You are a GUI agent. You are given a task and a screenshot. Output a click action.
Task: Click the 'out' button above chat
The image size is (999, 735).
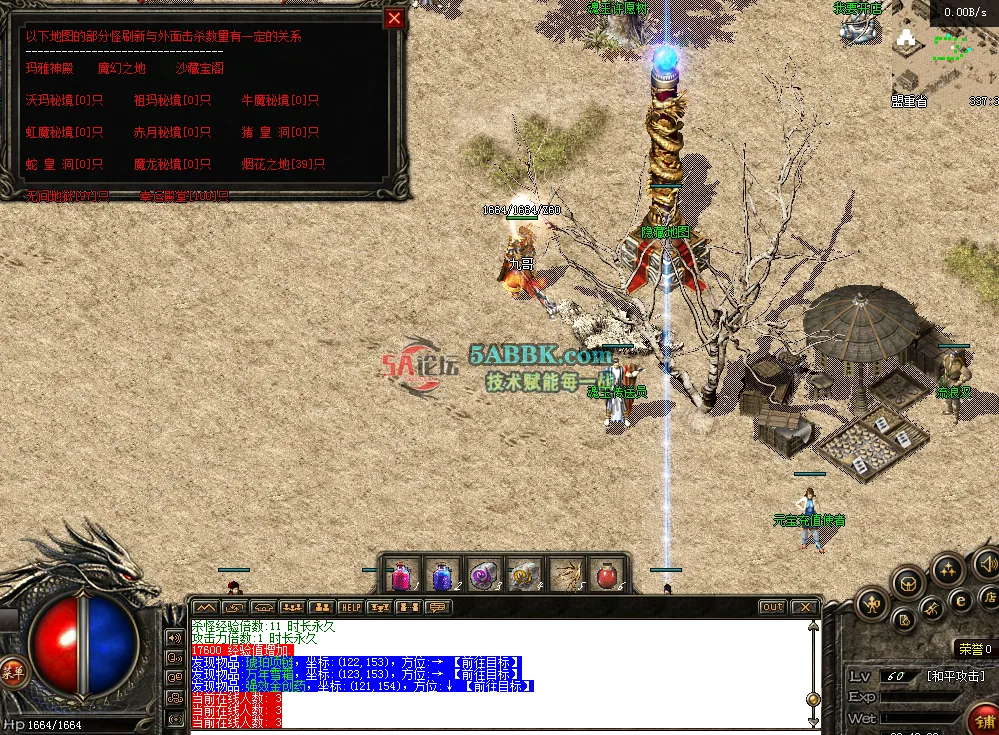click(x=772, y=607)
